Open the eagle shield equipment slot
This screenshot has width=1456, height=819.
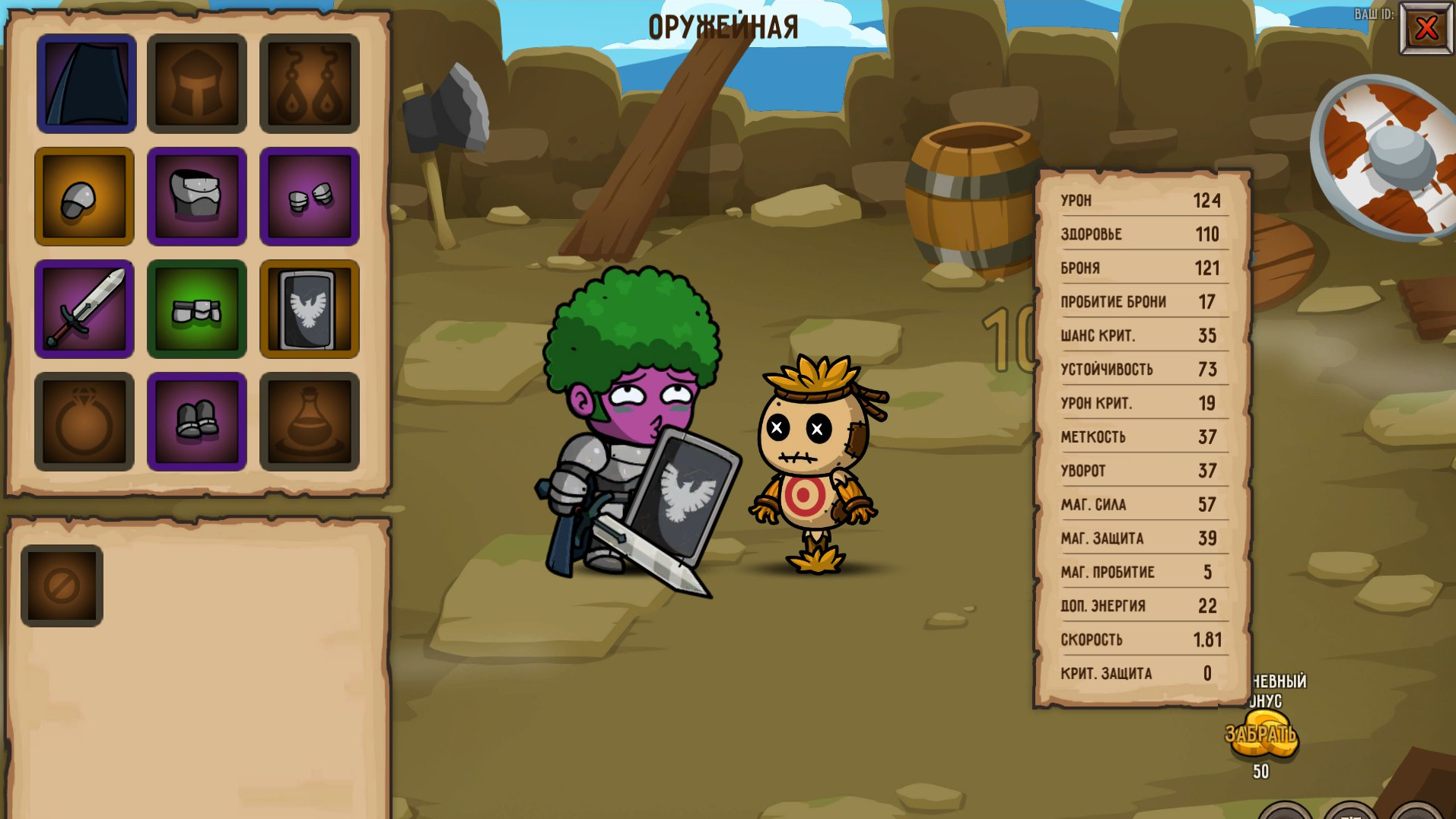pos(309,309)
